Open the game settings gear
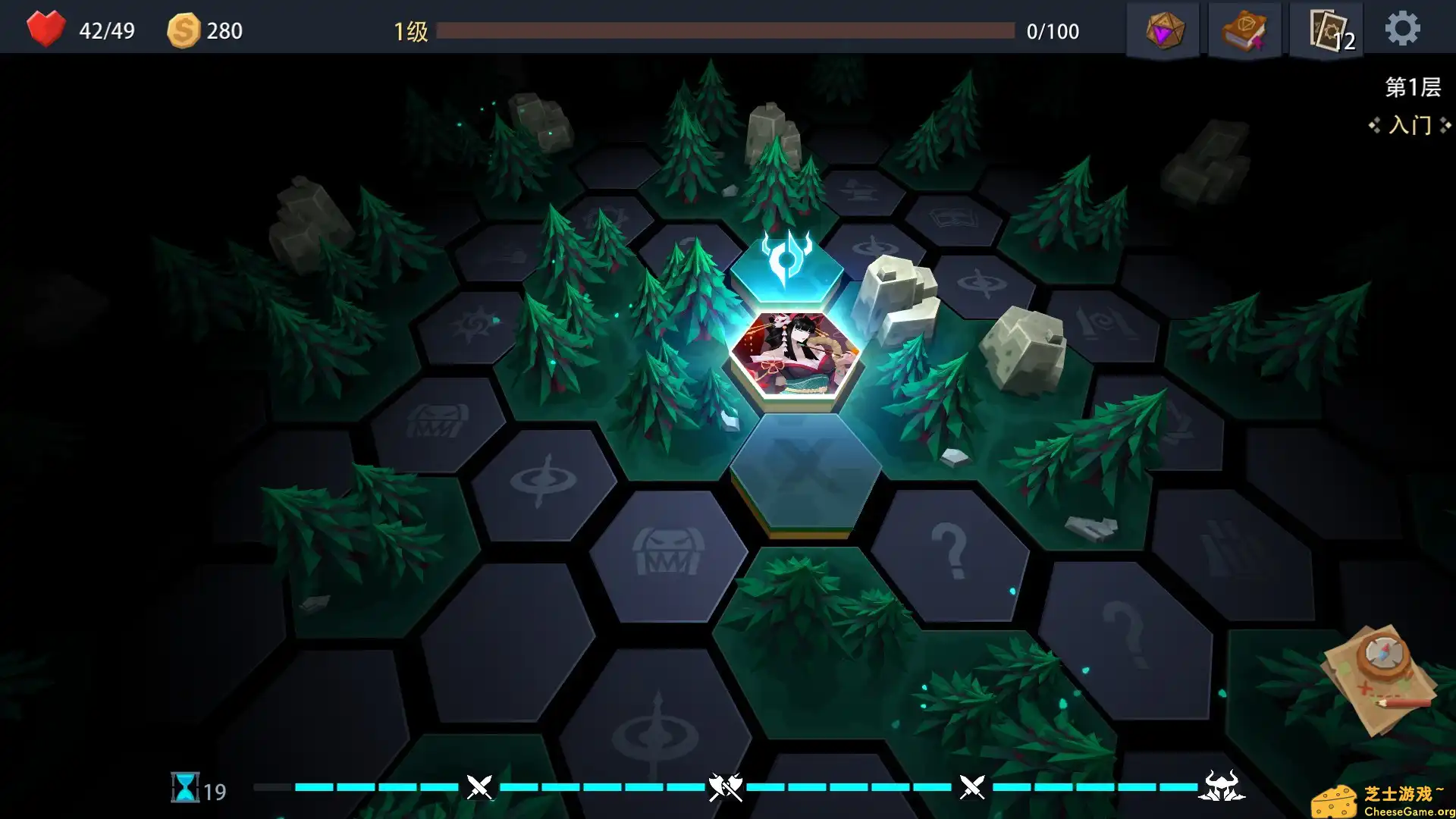Screen dimensions: 1456x819 pyautogui.click(x=1404, y=28)
